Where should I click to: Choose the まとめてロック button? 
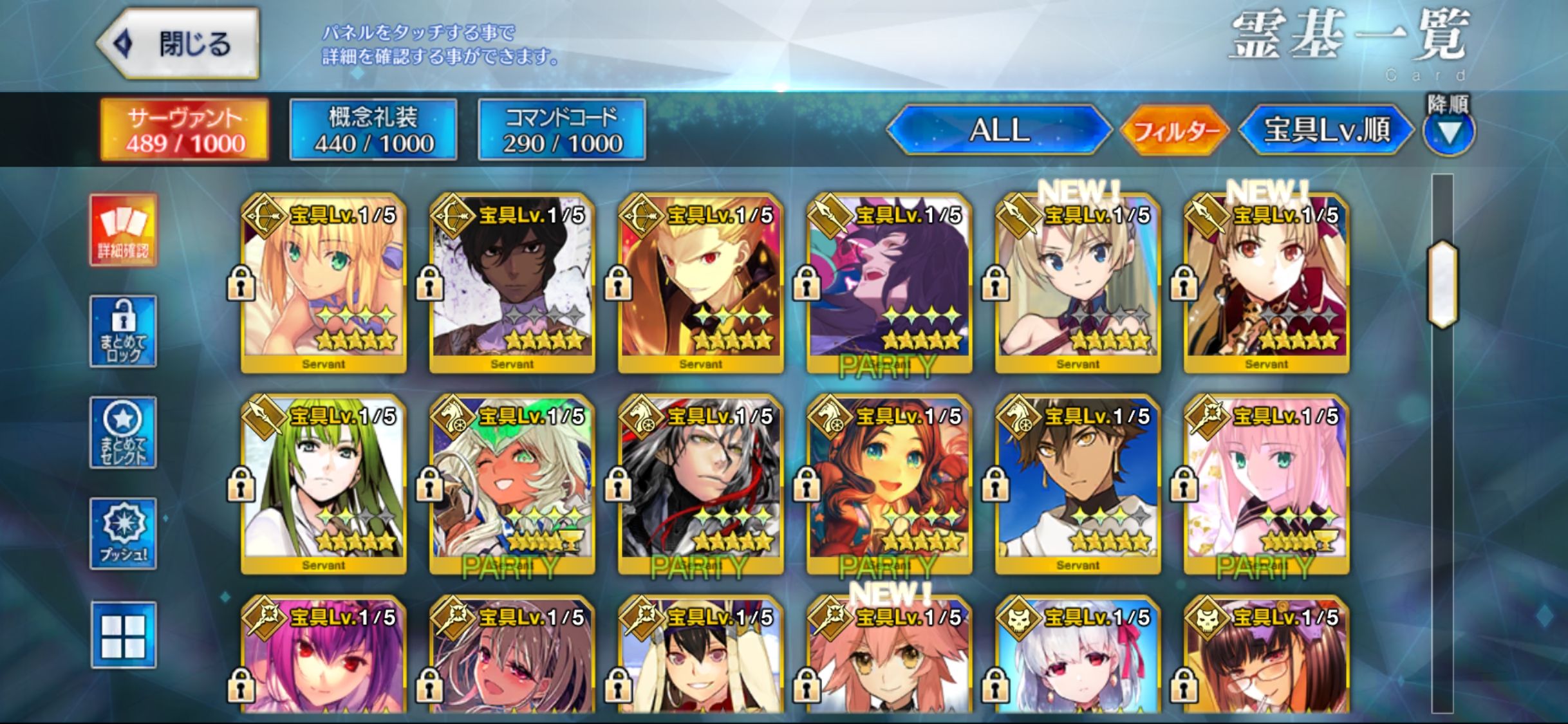click(x=123, y=331)
